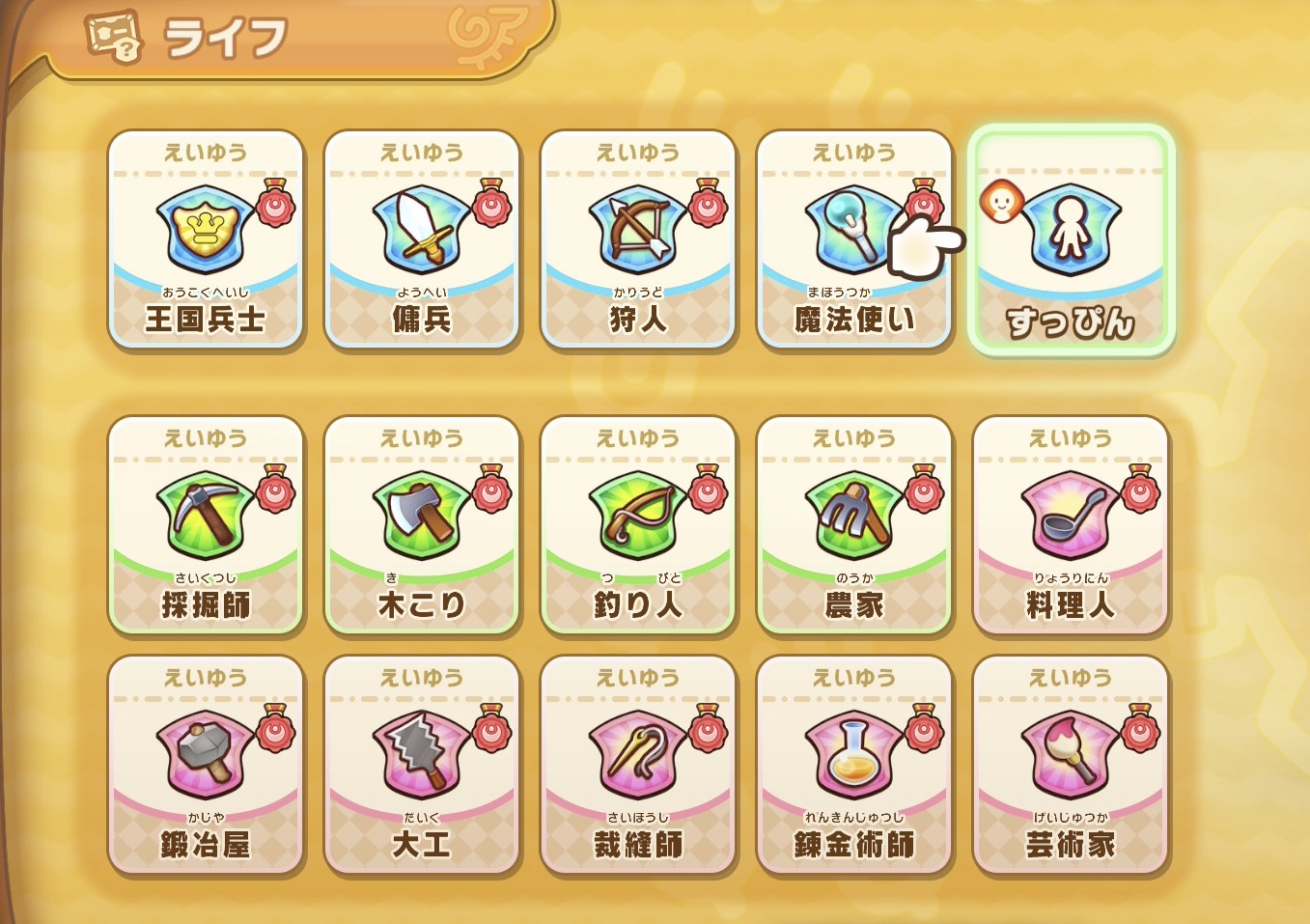
Task: Choose the 木こり axe life card
Action: [x=422, y=525]
